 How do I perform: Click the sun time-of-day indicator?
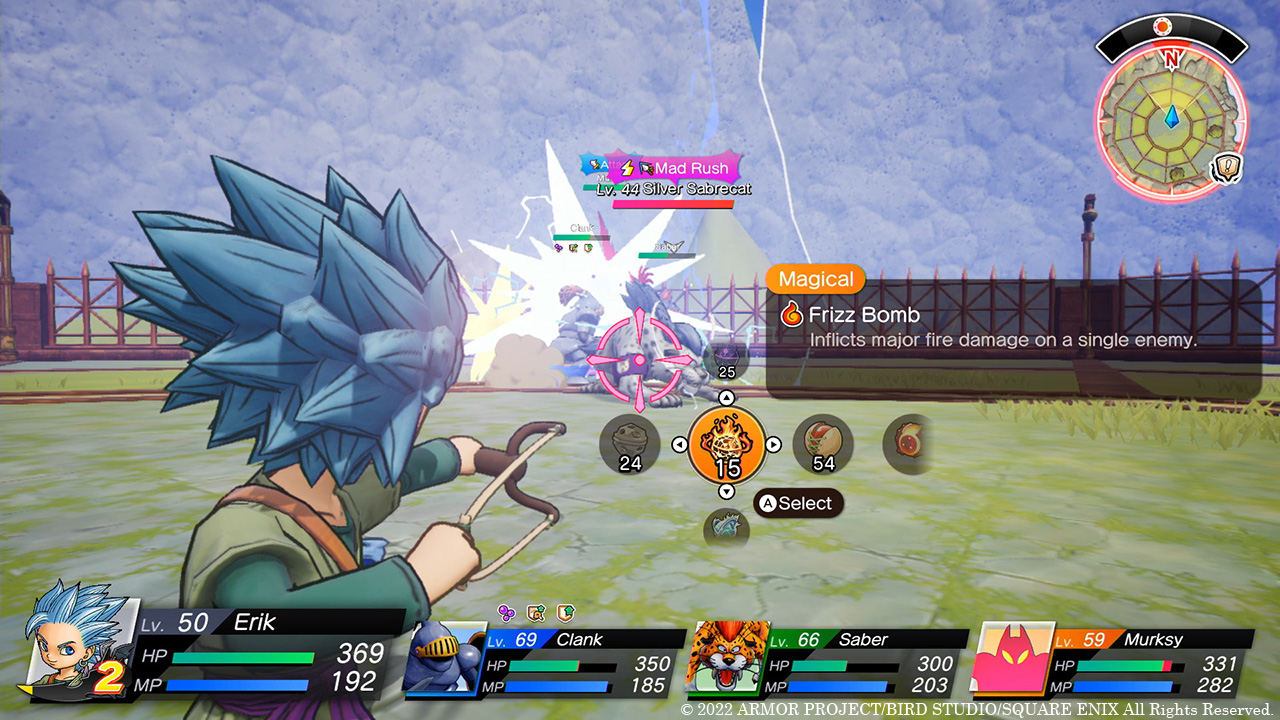click(x=1162, y=27)
